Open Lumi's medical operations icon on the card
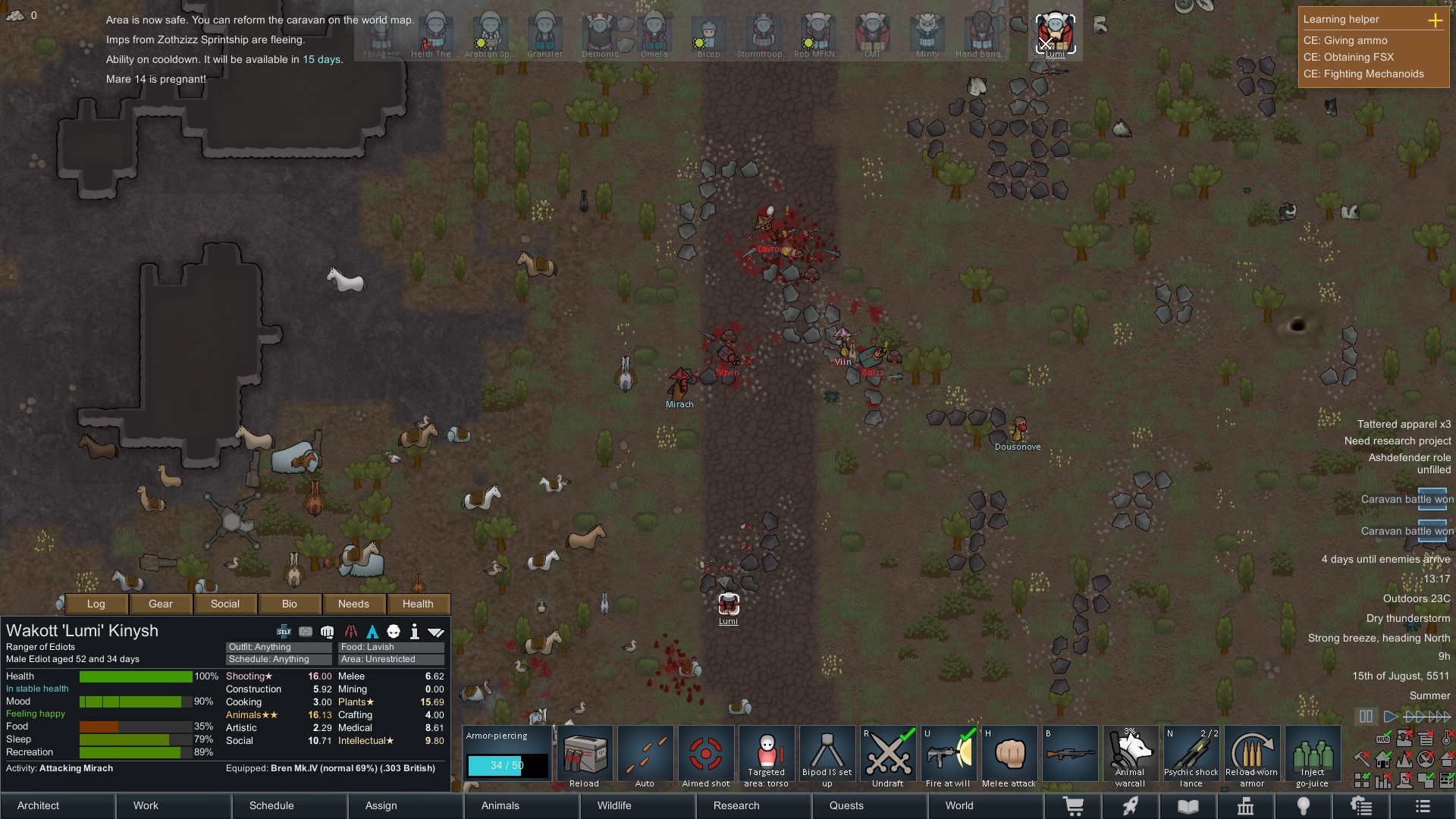Viewport: 1456px width, 819px height. pyautogui.click(x=306, y=631)
